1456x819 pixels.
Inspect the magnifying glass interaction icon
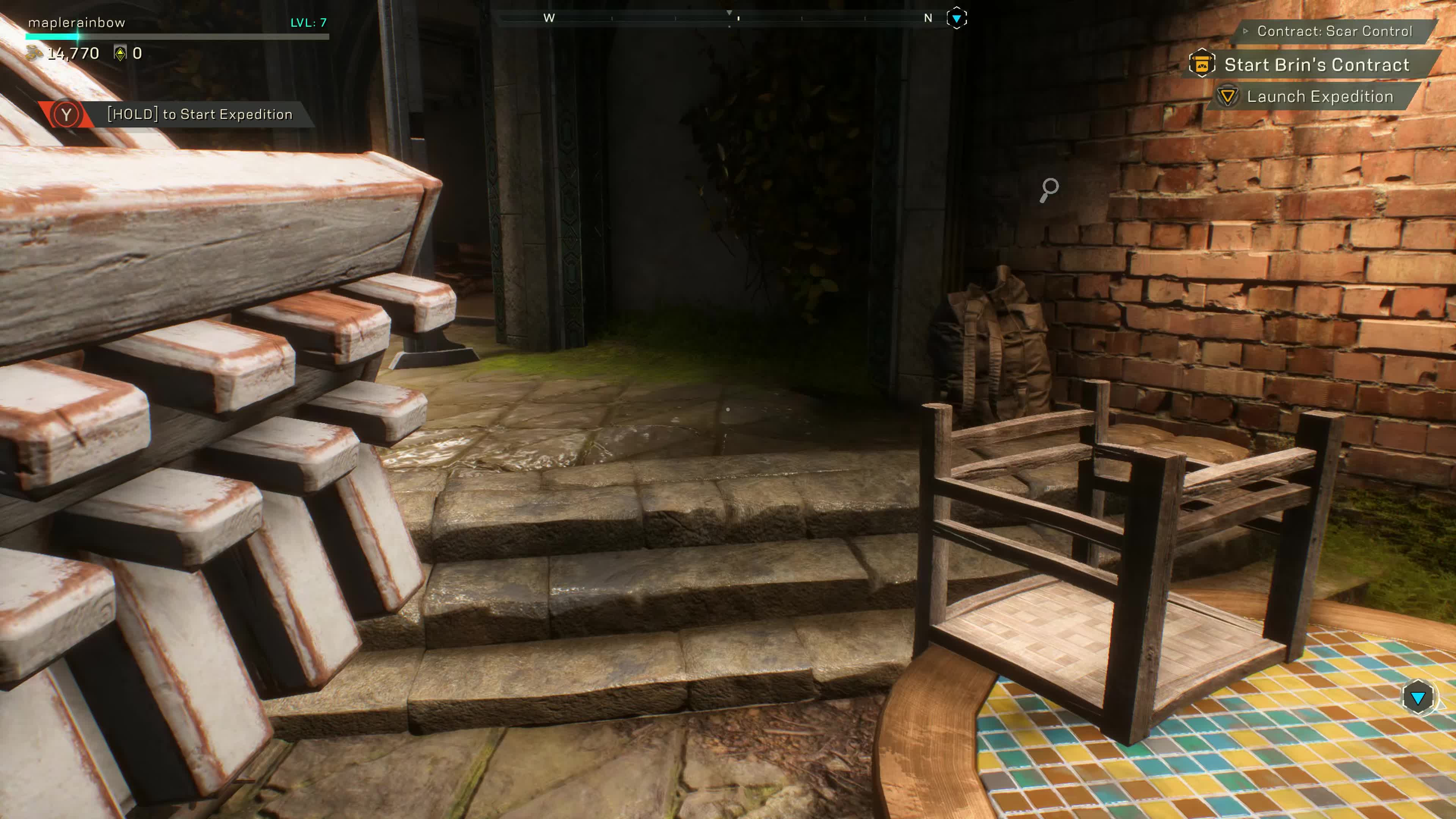tap(1049, 190)
